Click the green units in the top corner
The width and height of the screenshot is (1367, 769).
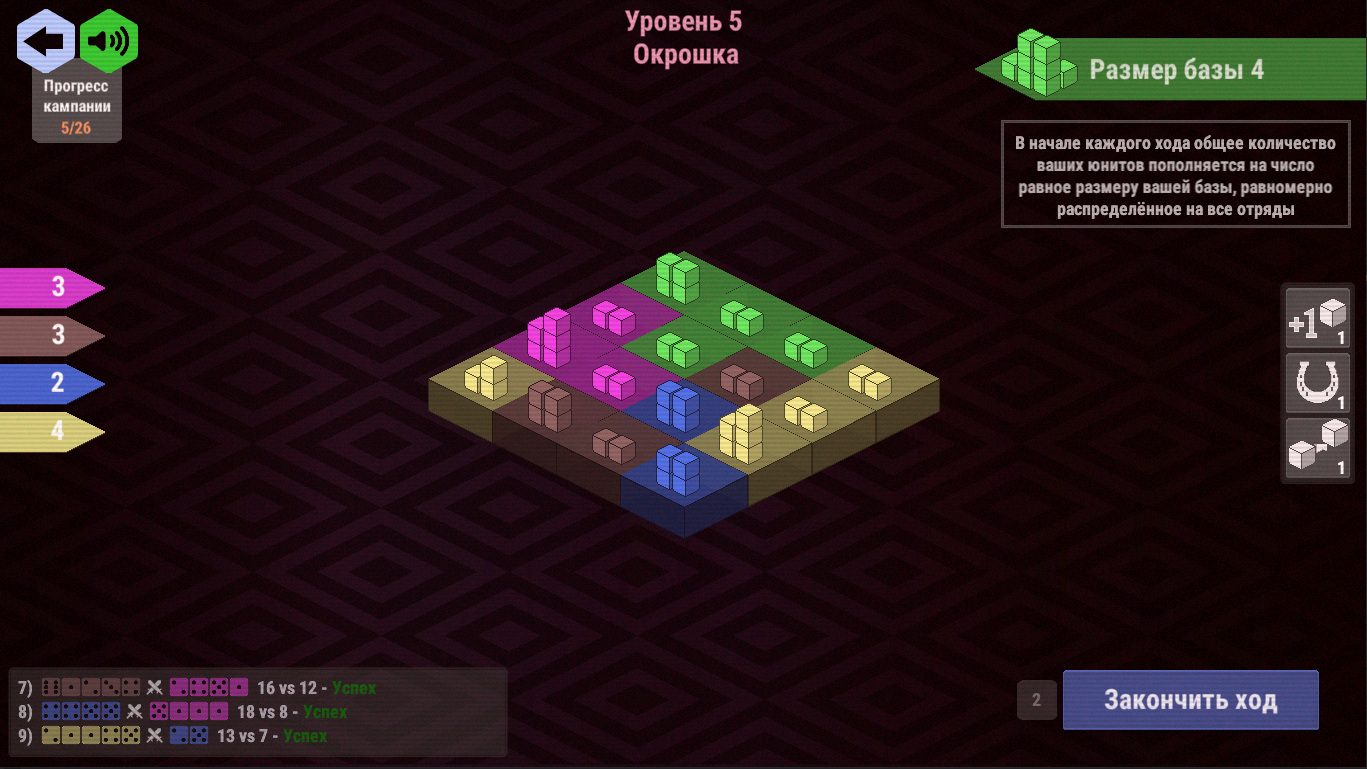click(676, 280)
